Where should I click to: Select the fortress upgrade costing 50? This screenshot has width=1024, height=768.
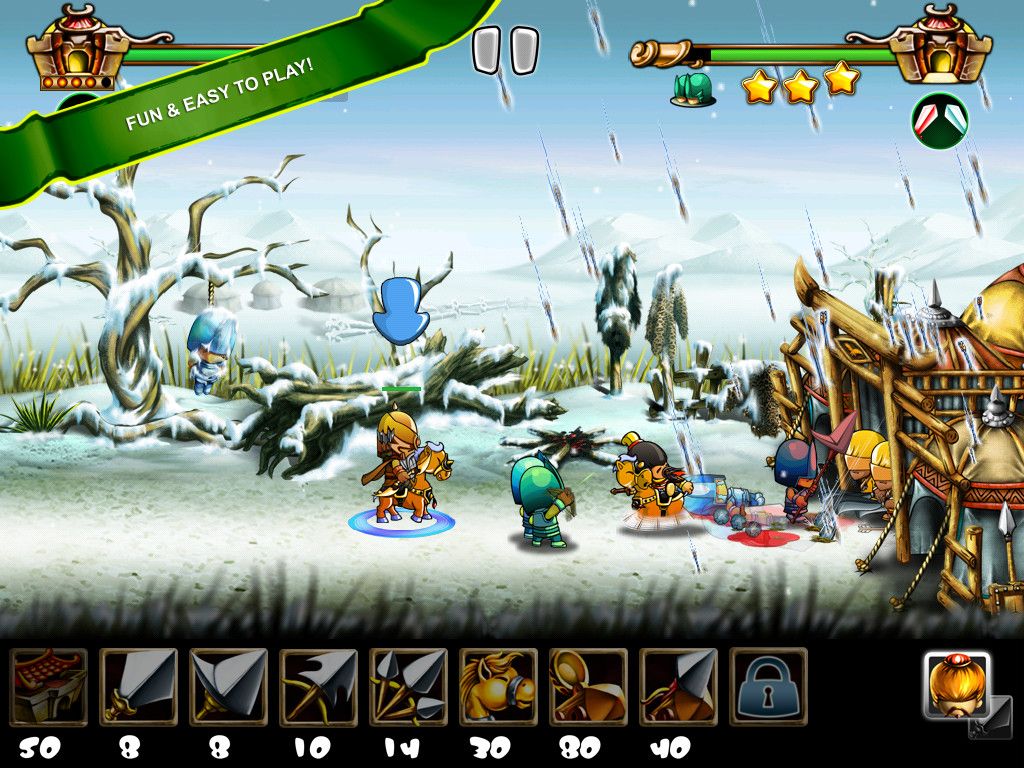(x=49, y=686)
